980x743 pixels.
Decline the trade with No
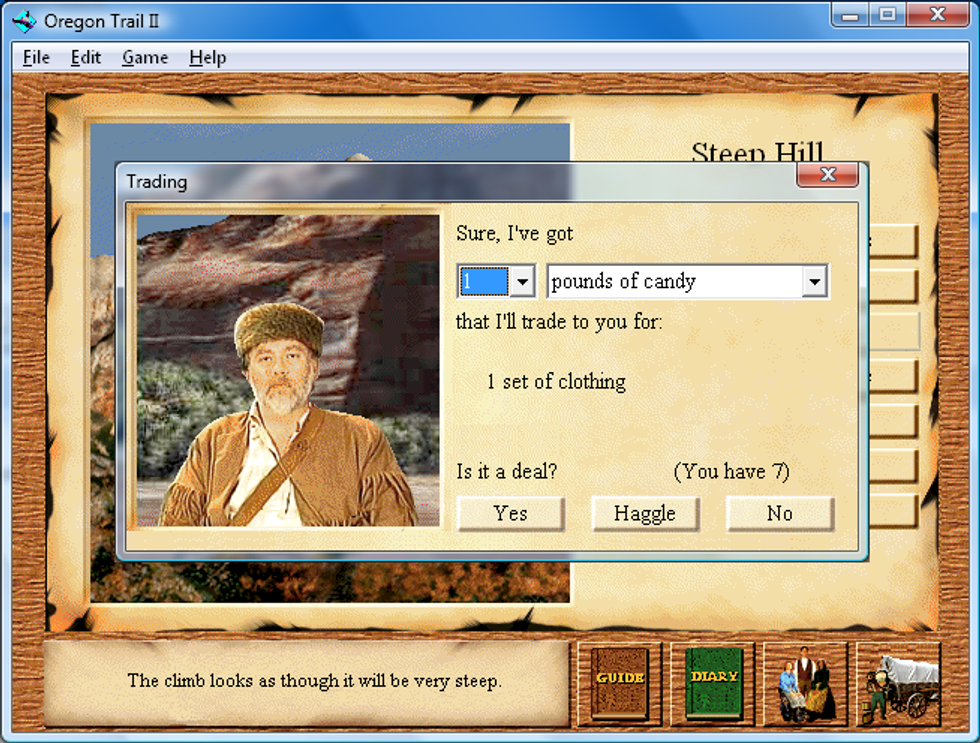[779, 514]
